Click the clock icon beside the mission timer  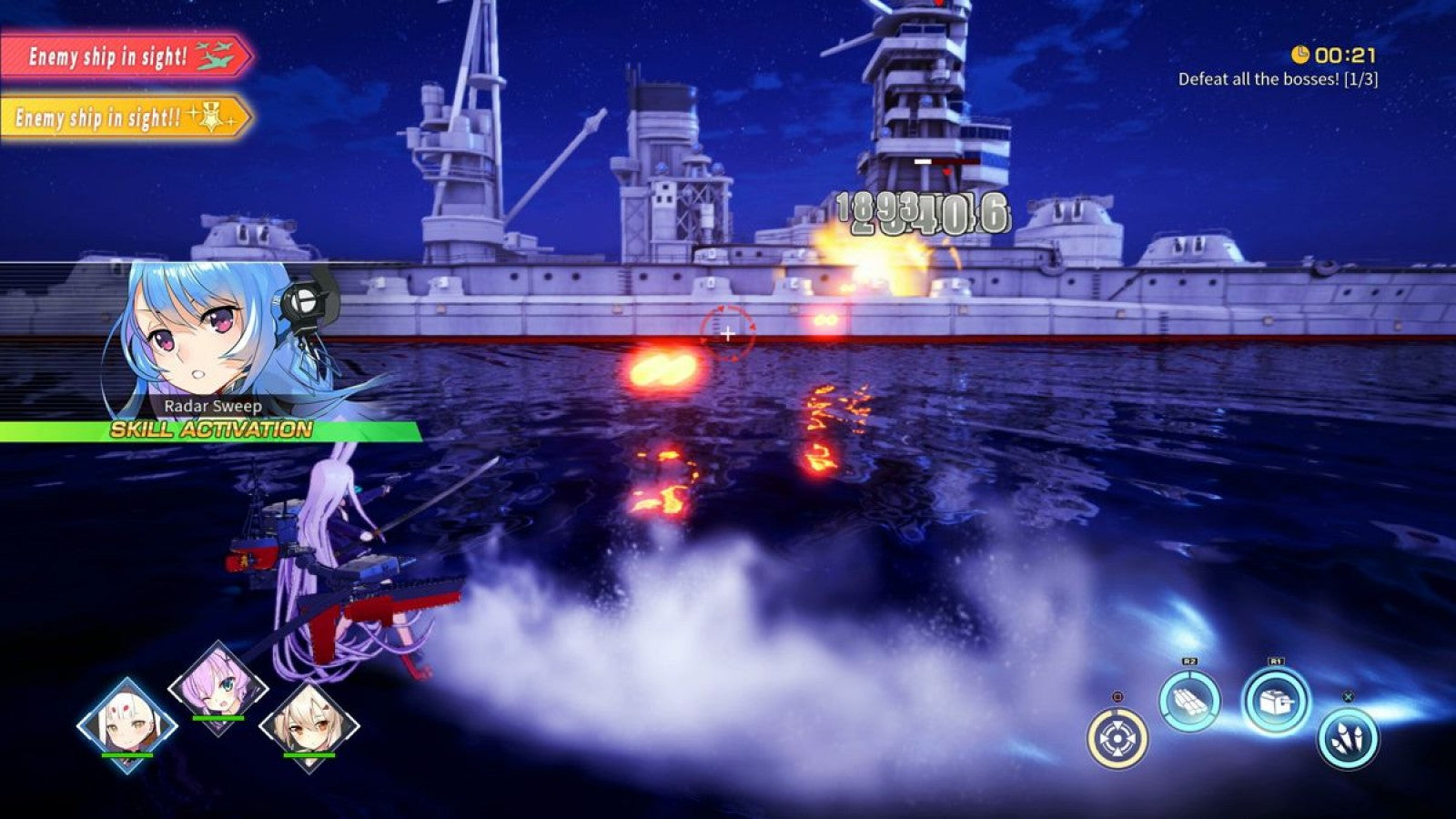coord(1301,53)
